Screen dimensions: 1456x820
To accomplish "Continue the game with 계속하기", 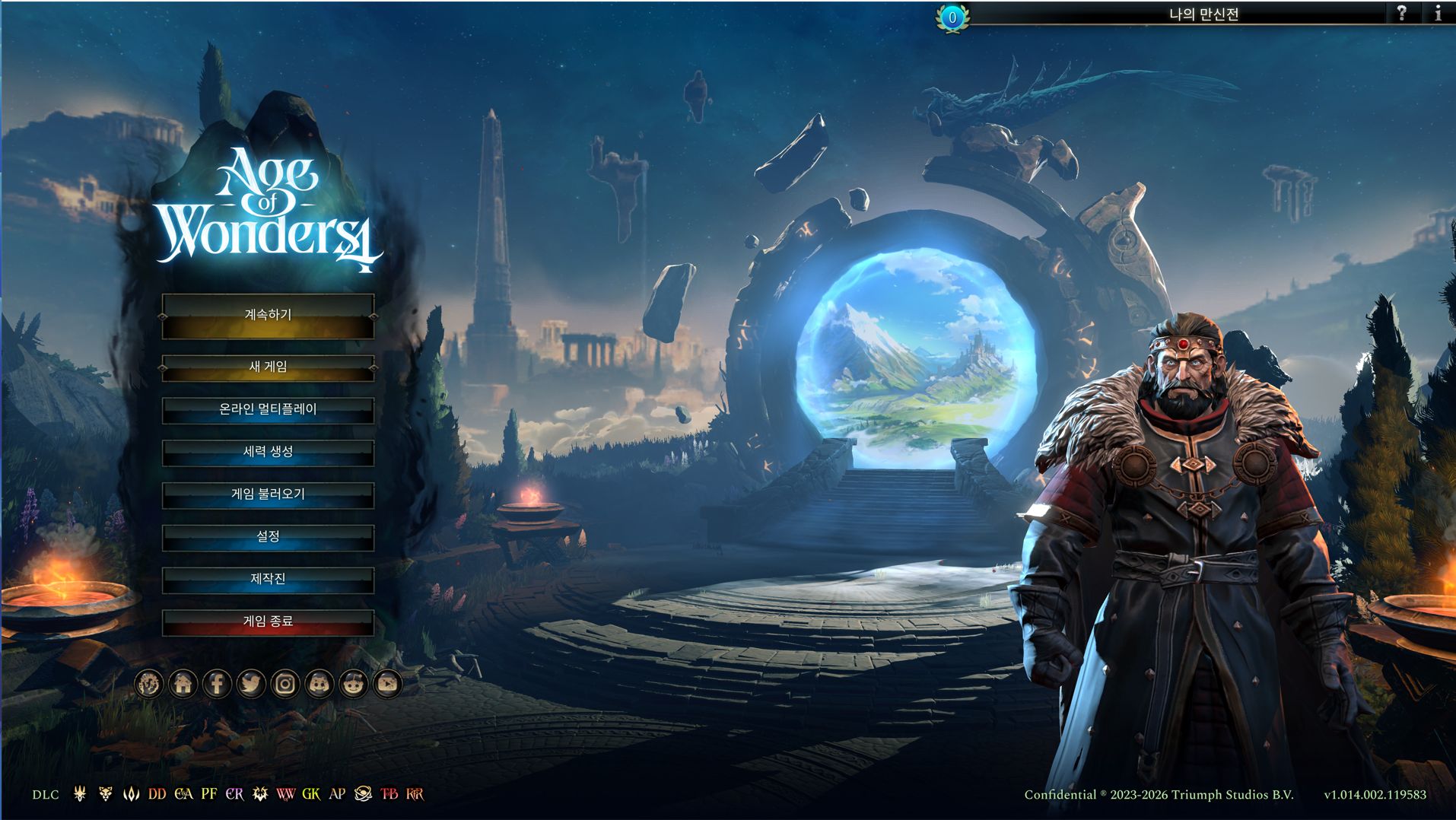I will (268, 315).
